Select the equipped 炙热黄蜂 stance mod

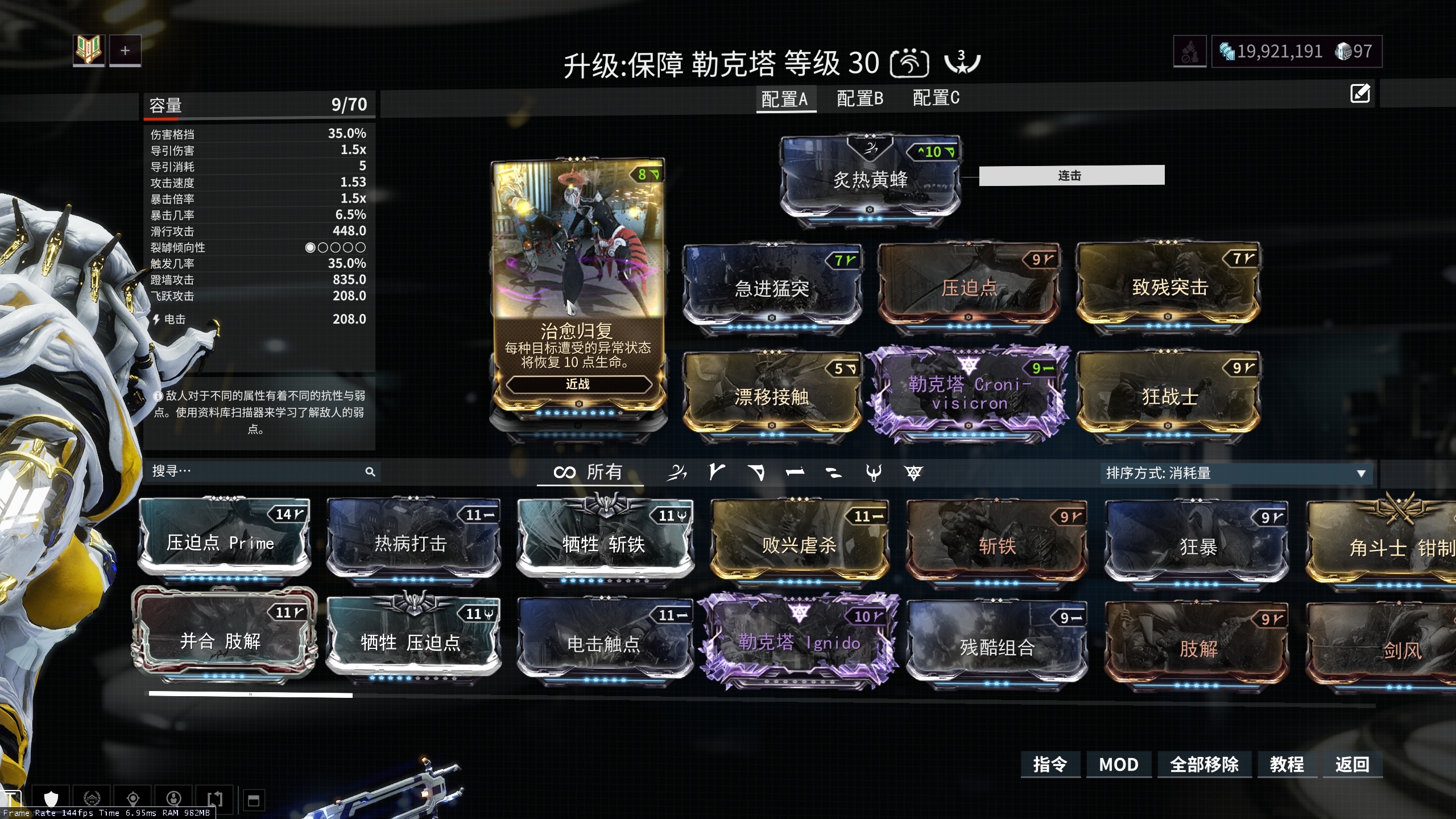pyautogui.click(x=870, y=180)
